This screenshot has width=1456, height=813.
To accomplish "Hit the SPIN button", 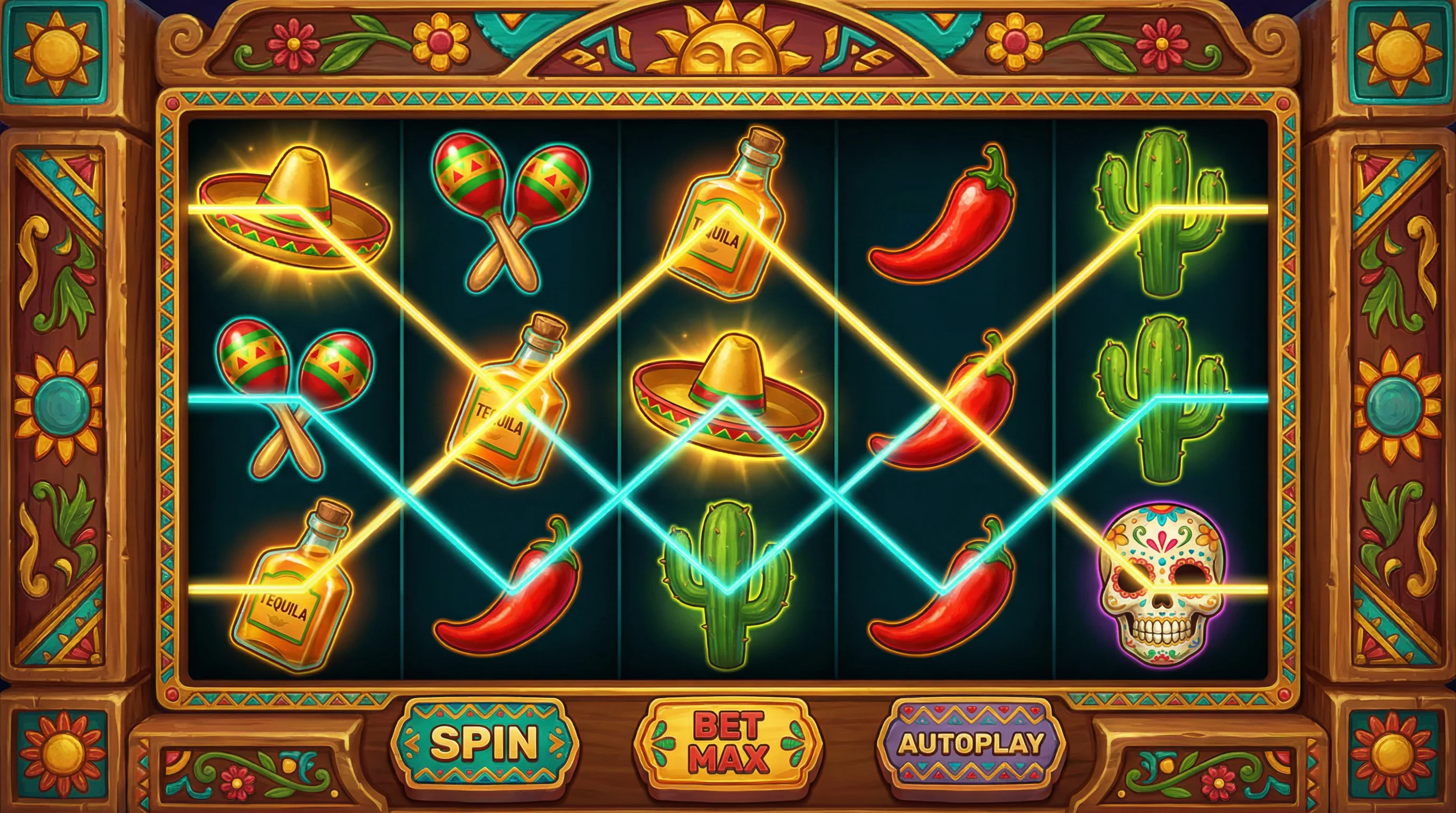I will (485, 742).
